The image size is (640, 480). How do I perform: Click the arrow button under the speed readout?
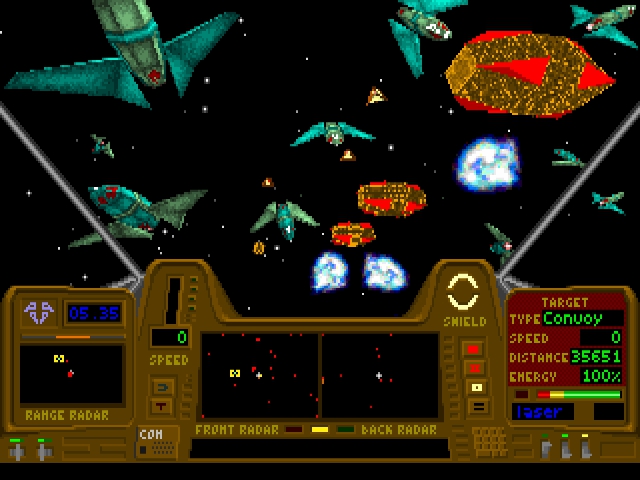(161, 387)
